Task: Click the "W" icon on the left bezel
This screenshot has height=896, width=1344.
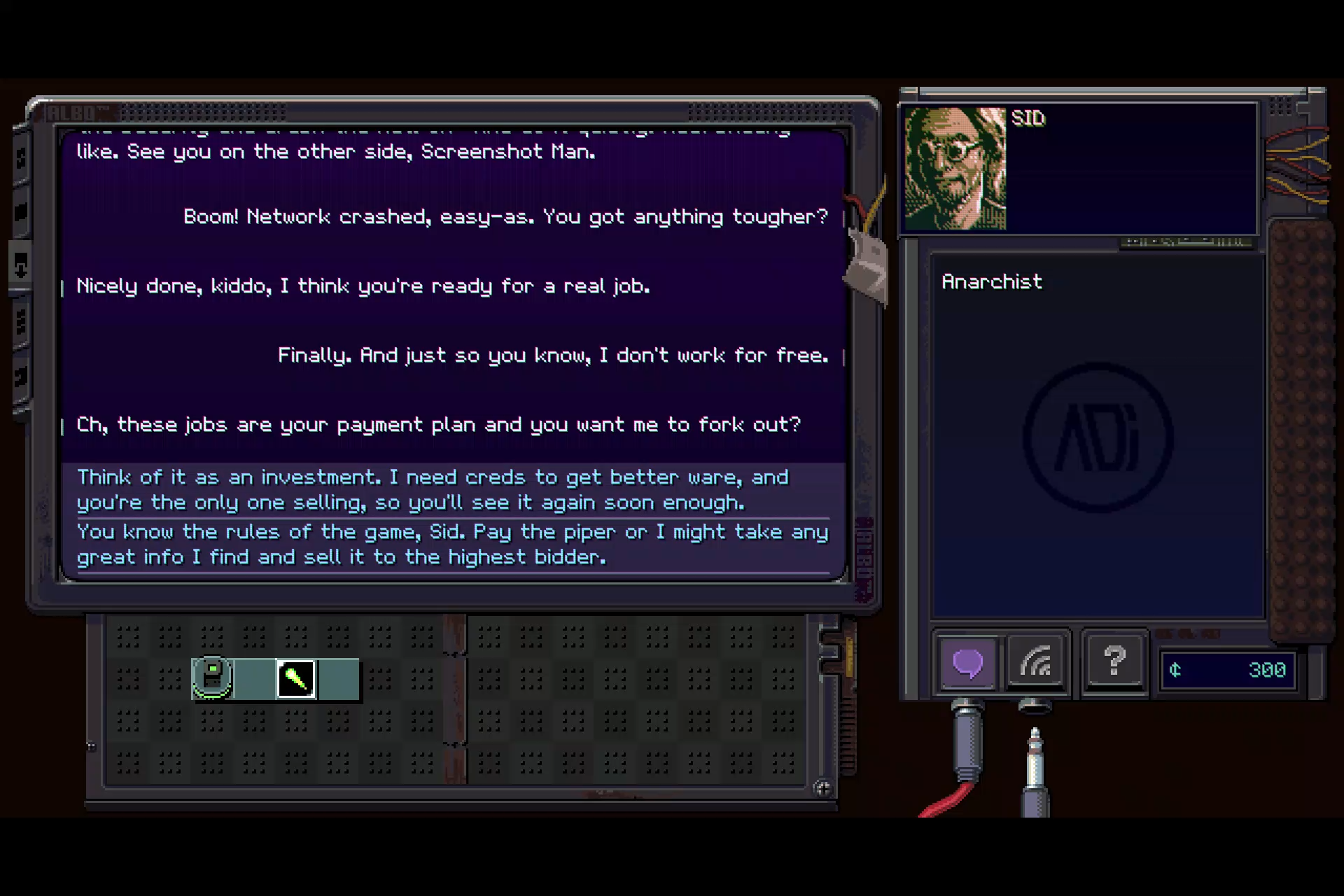Action: click(x=20, y=321)
